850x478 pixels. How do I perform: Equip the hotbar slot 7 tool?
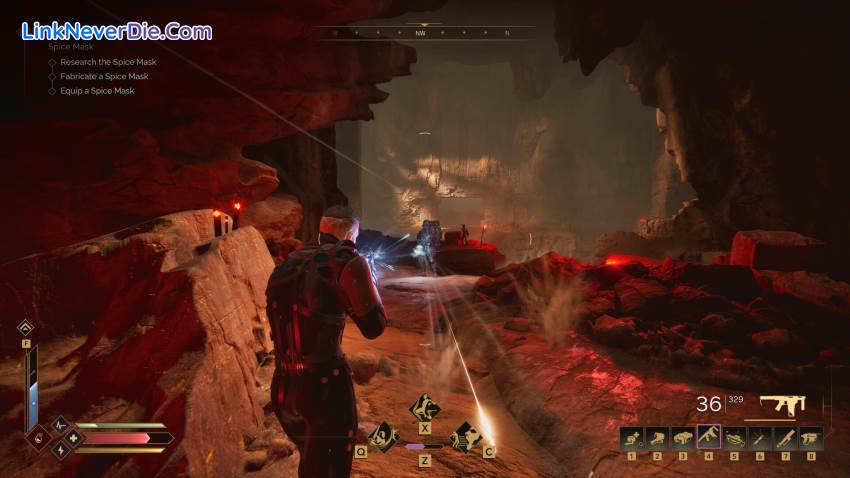tap(785, 437)
